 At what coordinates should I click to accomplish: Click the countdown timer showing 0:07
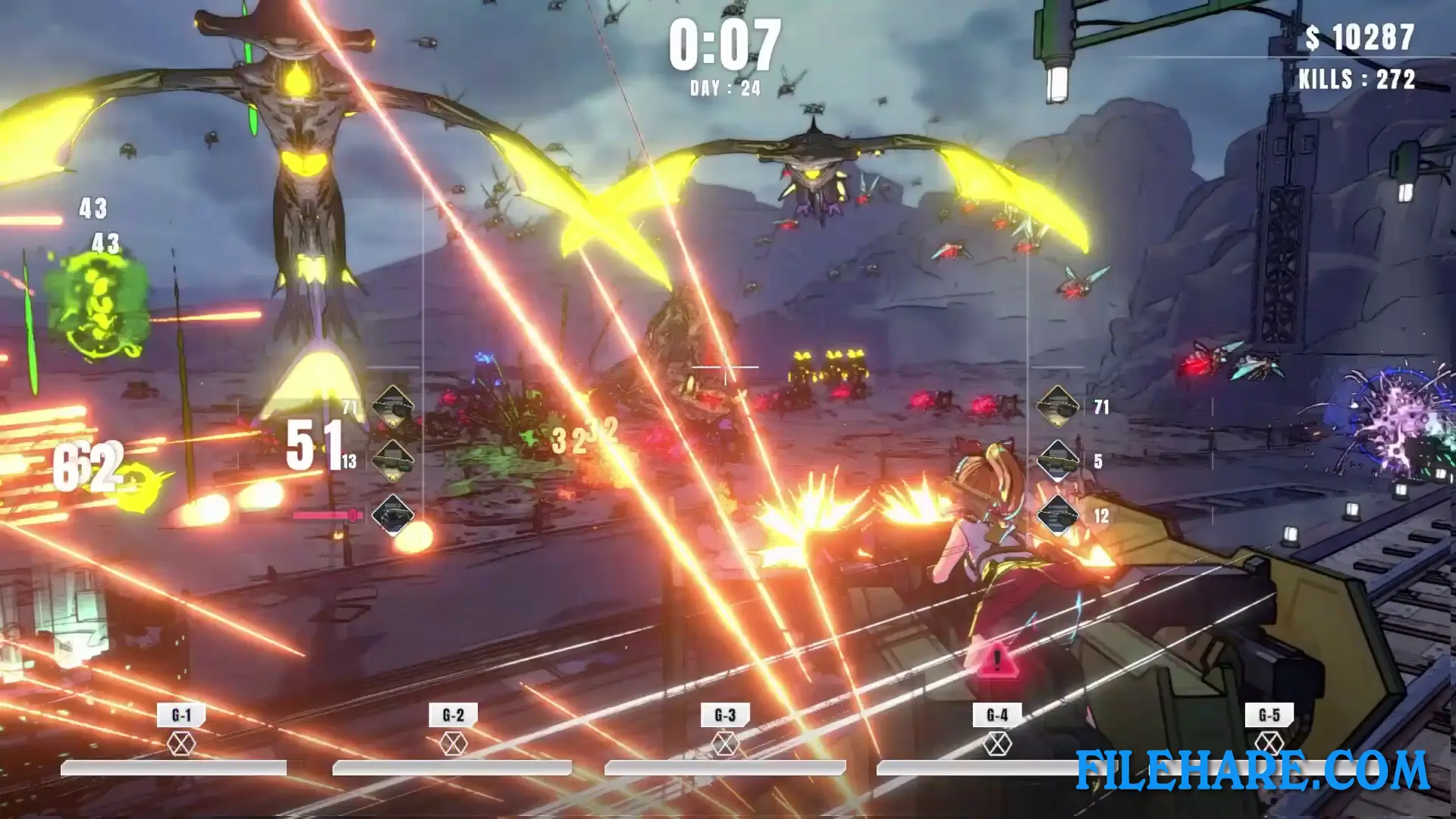tap(726, 45)
